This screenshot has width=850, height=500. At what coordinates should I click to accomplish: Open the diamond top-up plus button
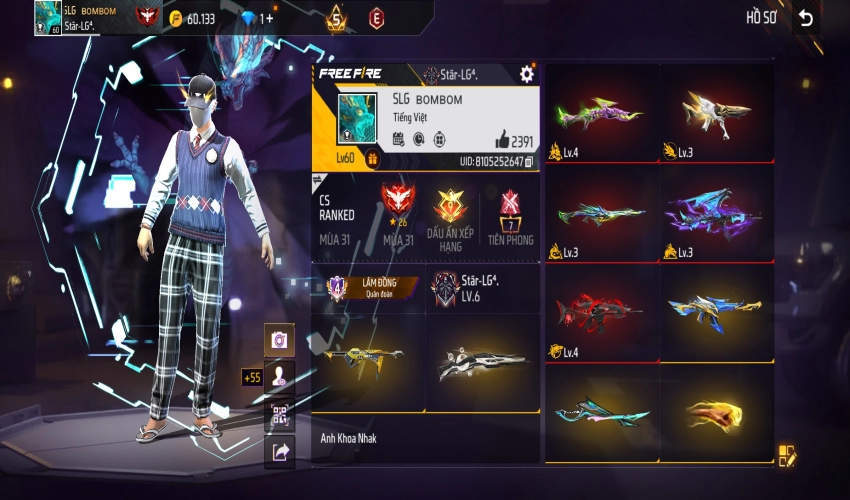click(267, 18)
